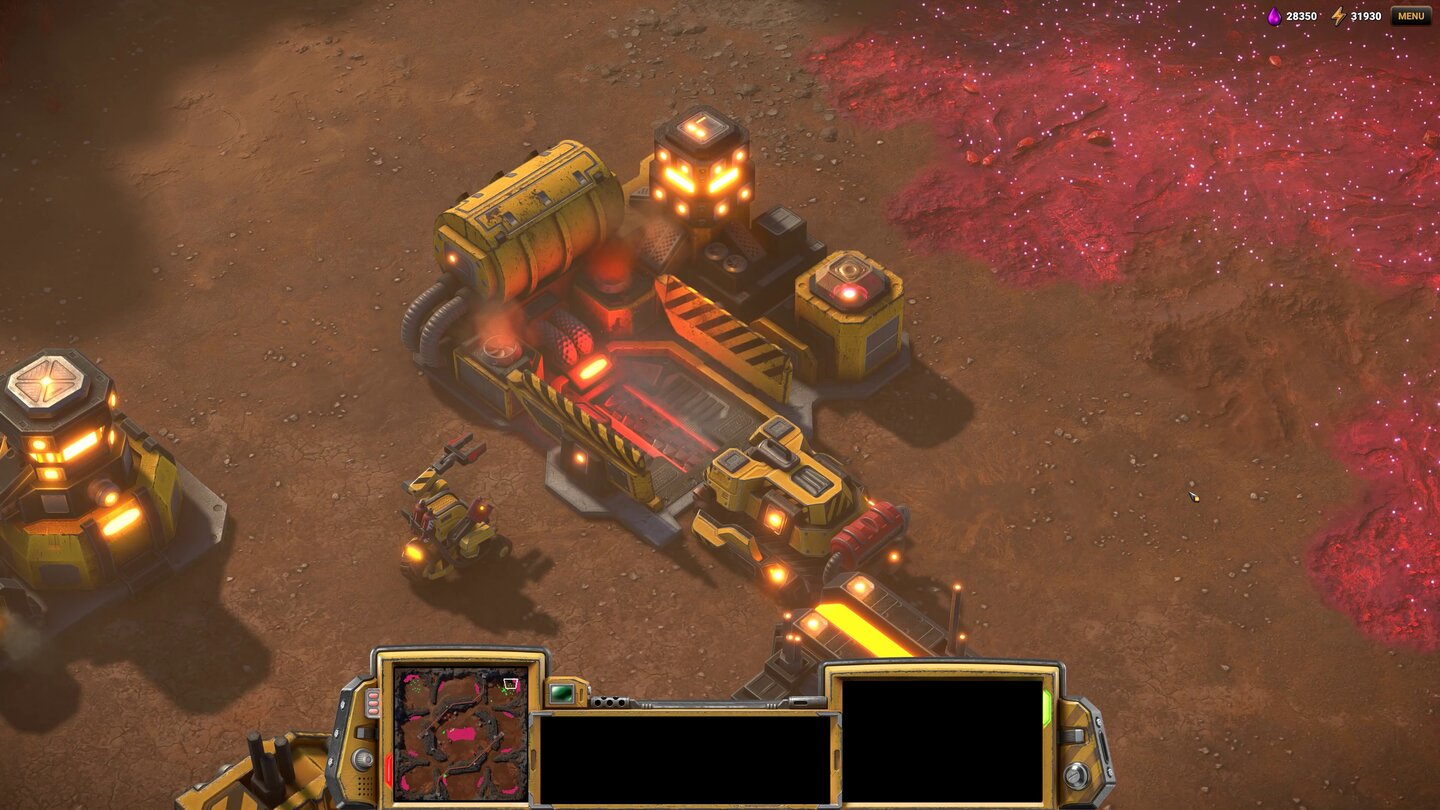Open the MENU in the top right corner
This screenshot has width=1440, height=810.
[x=1411, y=16]
